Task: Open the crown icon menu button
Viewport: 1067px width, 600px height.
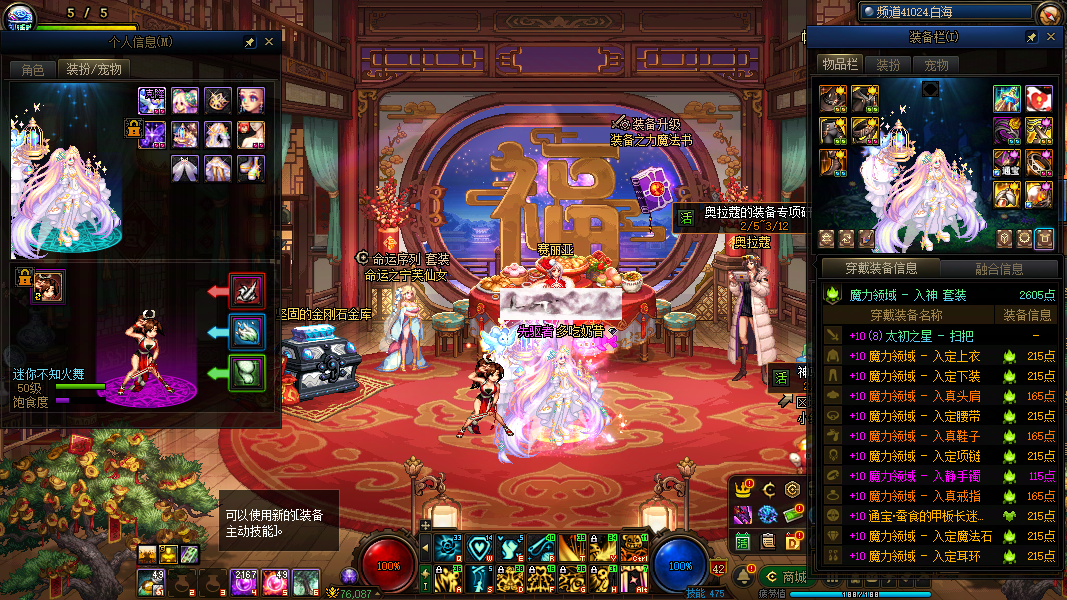Action: click(x=743, y=490)
